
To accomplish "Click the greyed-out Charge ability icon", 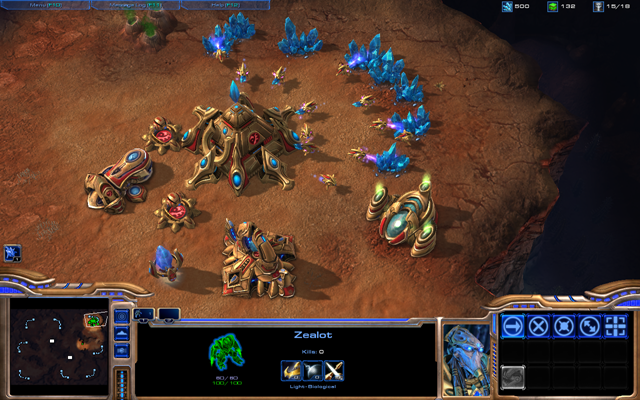I will tap(512, 377).
